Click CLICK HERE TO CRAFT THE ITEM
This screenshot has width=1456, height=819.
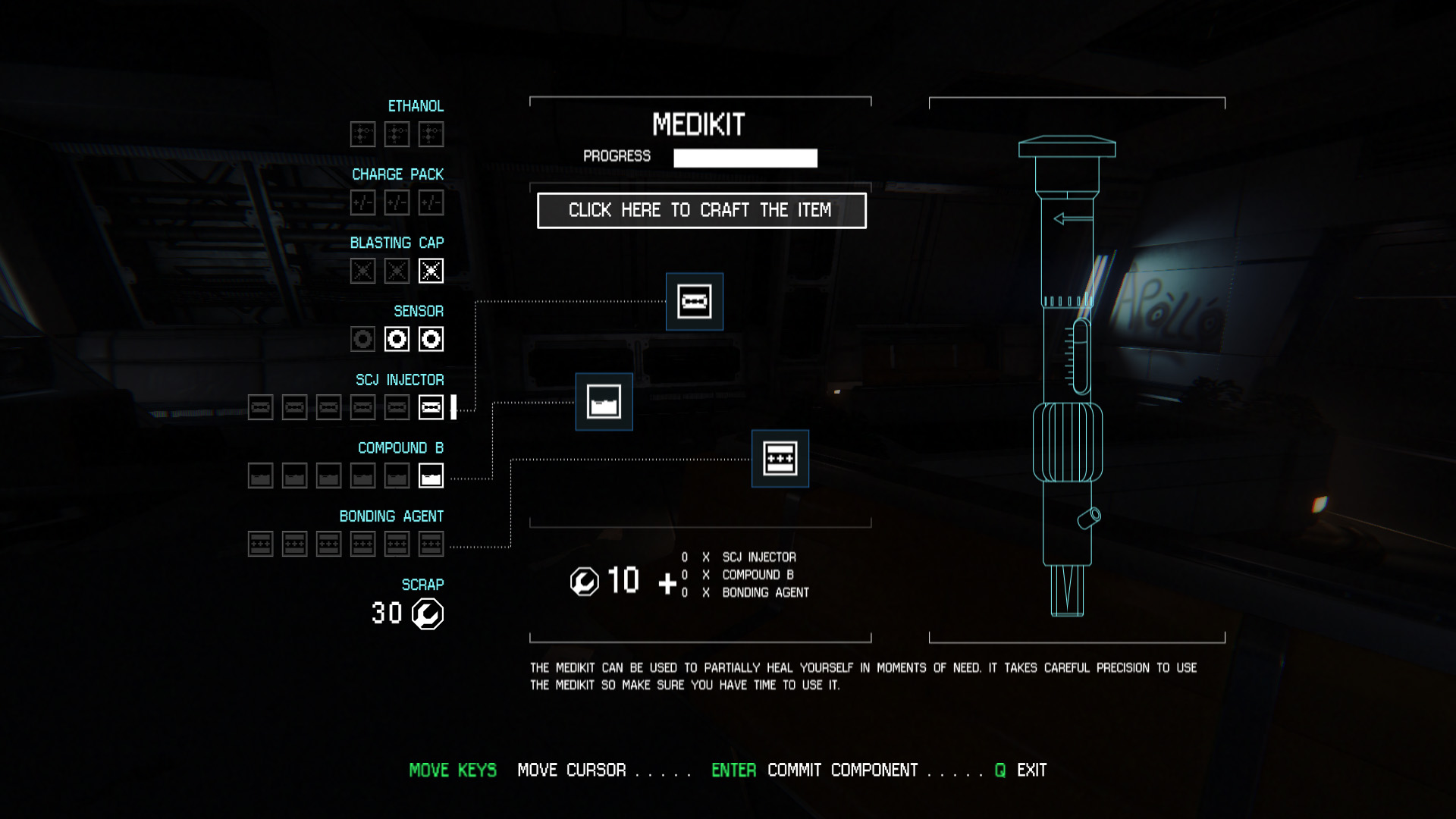[x=700, y=211]
